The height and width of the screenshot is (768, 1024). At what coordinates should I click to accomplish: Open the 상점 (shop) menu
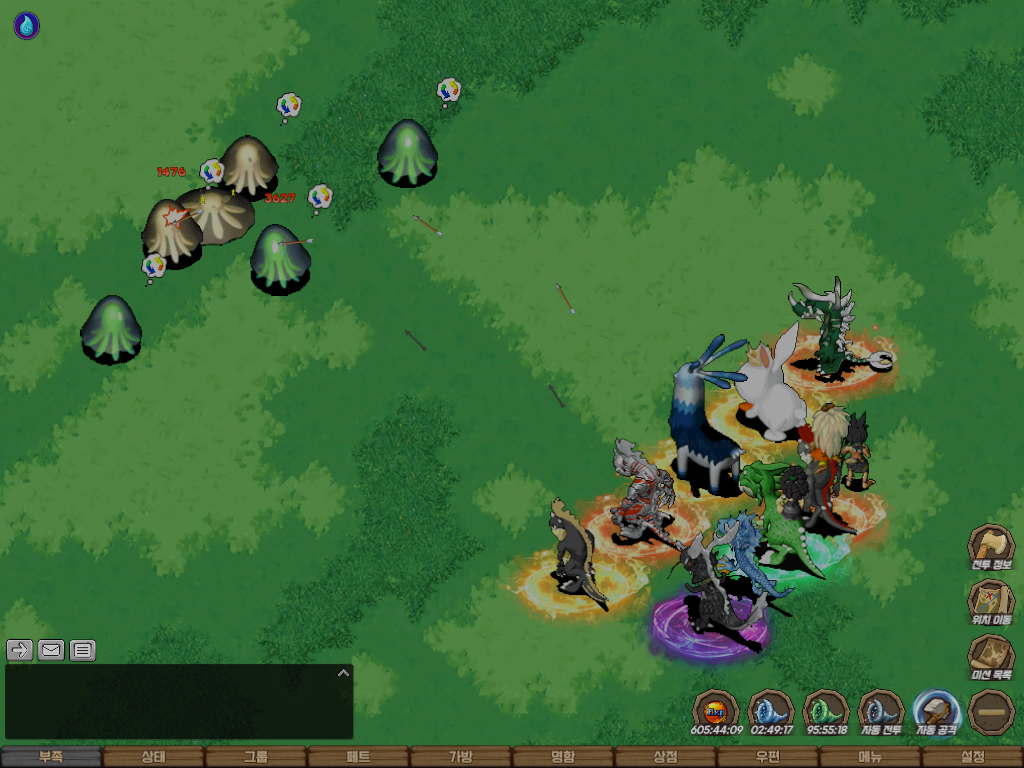665,757
